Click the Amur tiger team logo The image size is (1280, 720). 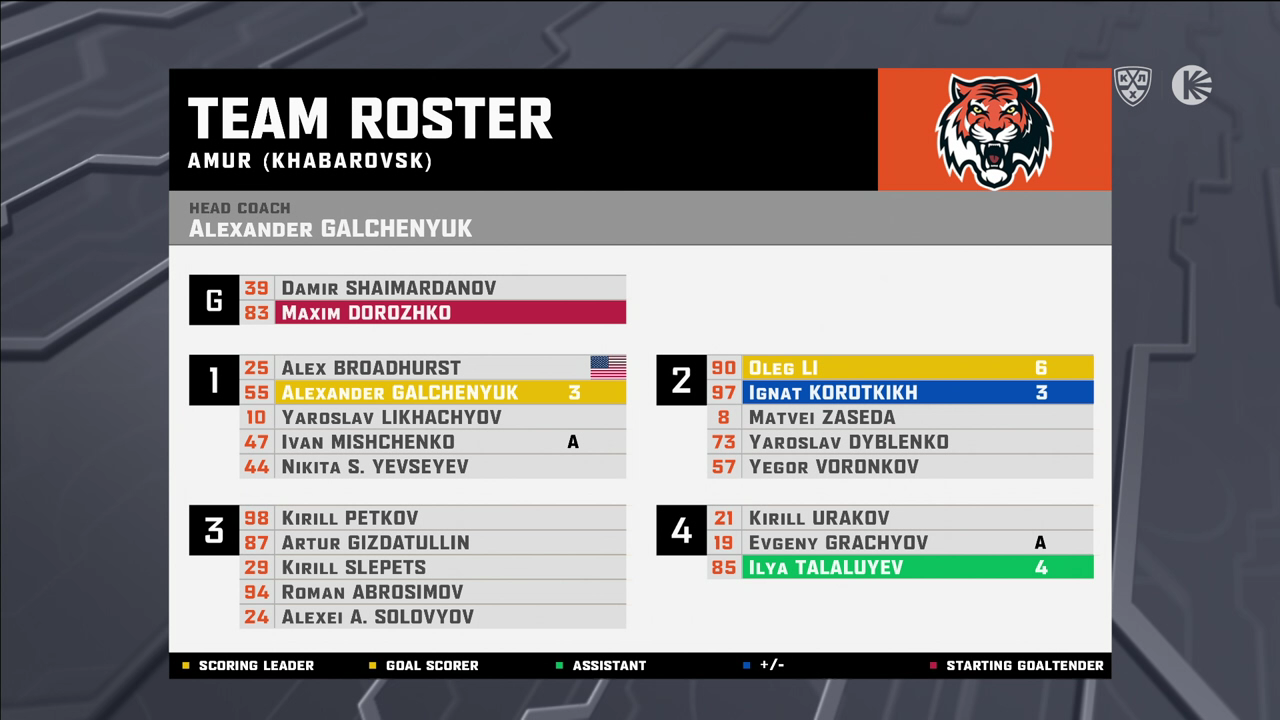(x=993, y=130)
